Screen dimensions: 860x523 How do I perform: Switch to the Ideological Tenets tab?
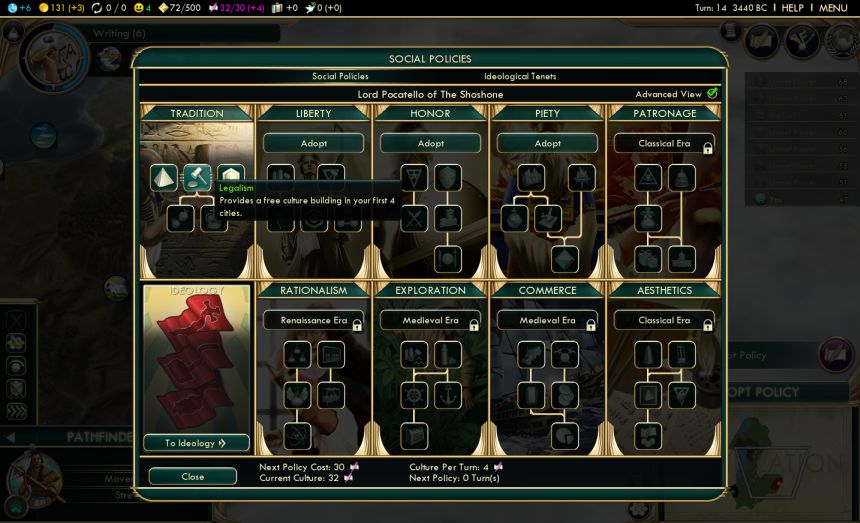point(520,77)
